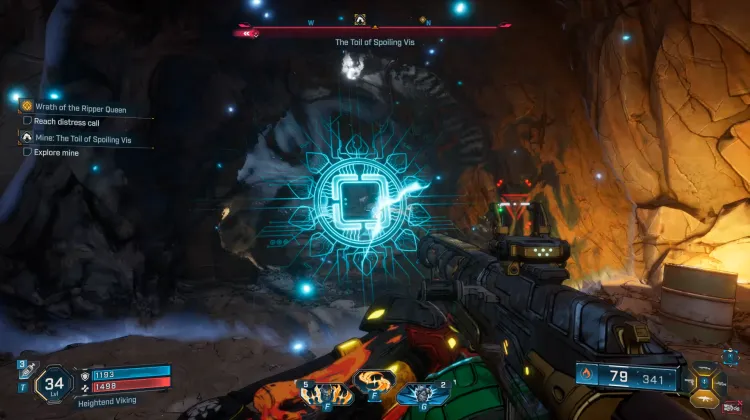Tick the Explore mine objective checkbox
Image resolution: width=750 pixels, height=420 pixels.
[27, 152]
